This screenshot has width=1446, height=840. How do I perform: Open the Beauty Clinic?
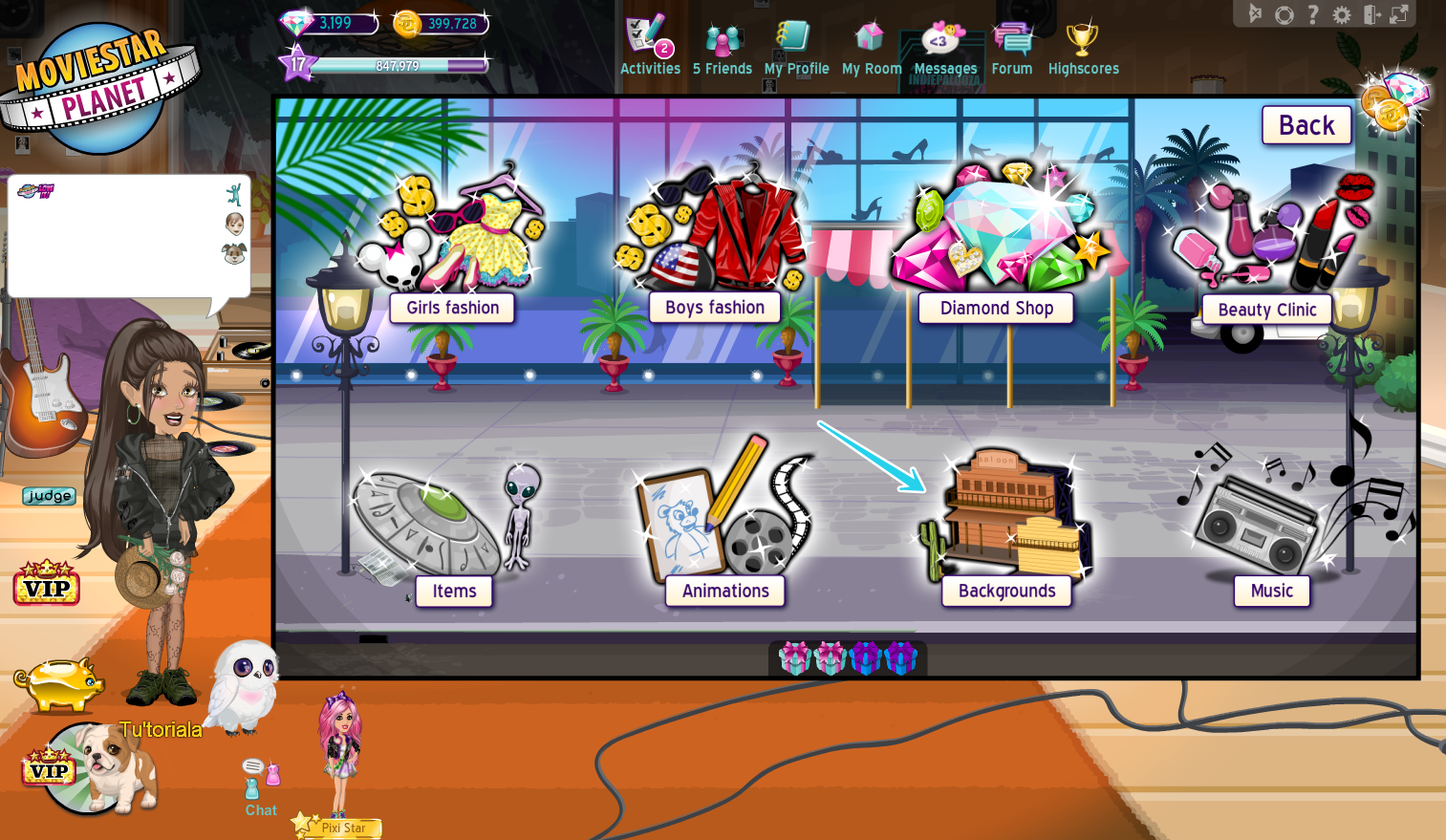click(1265, 310)
